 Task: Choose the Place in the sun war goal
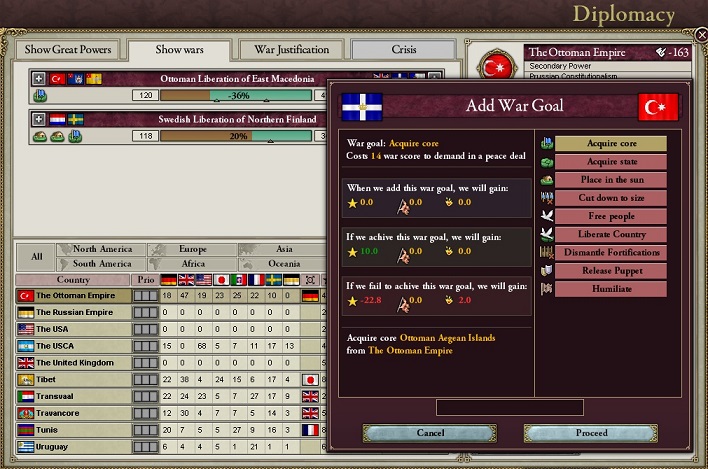coord(610,180)
